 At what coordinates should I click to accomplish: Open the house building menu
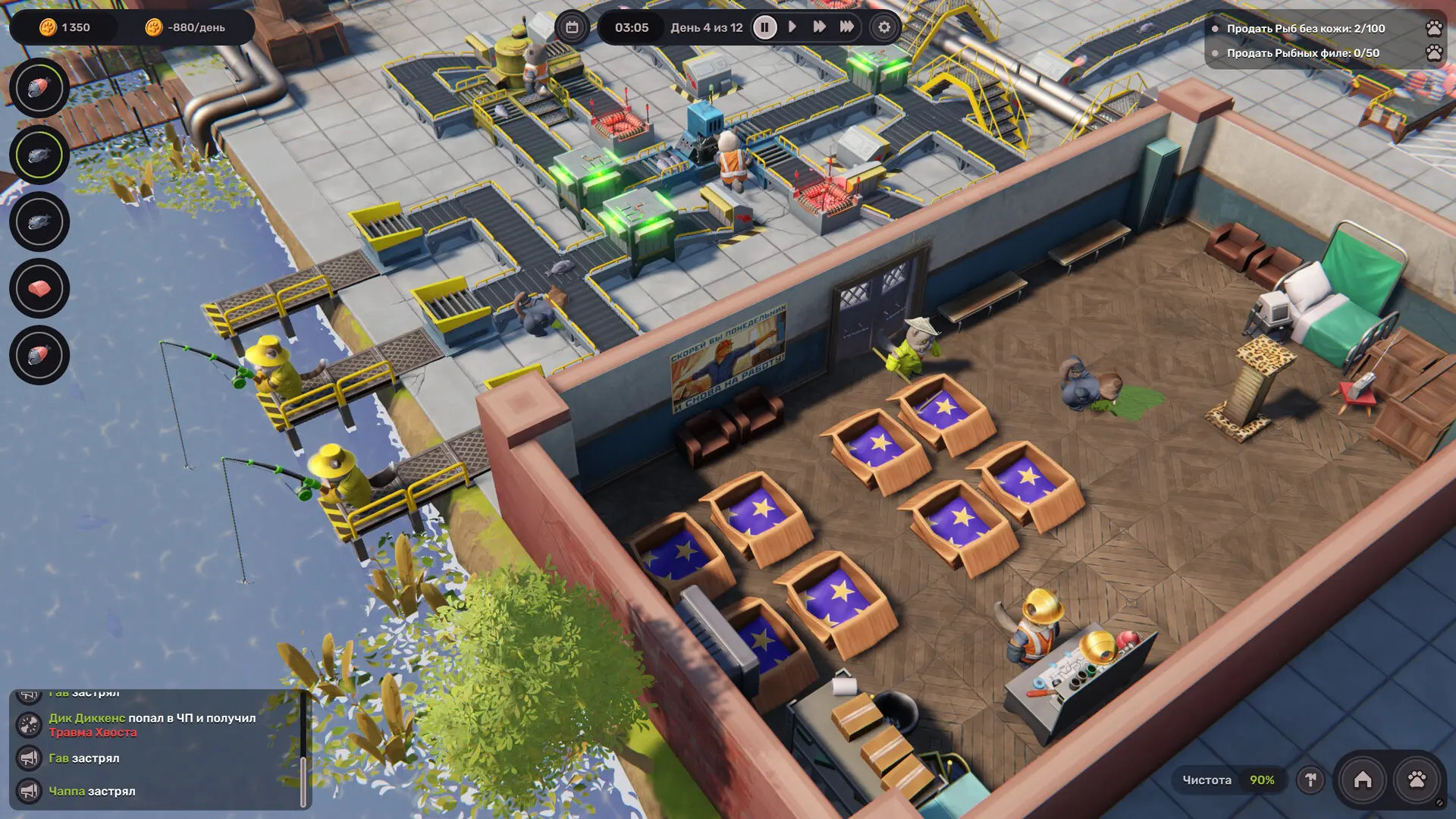pyautogui.click(x=1363, y=780)
